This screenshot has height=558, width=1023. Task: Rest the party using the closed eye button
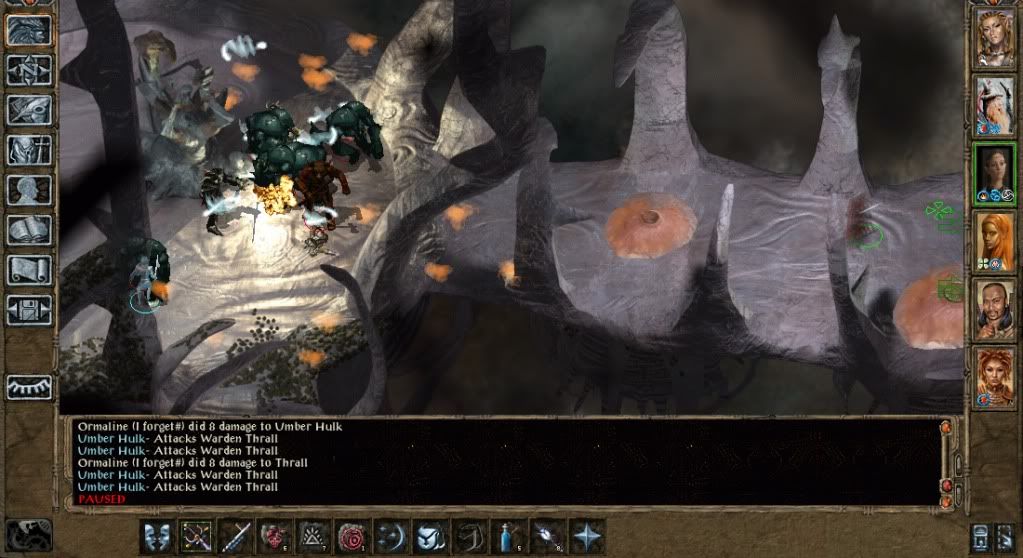coord(29,387)
